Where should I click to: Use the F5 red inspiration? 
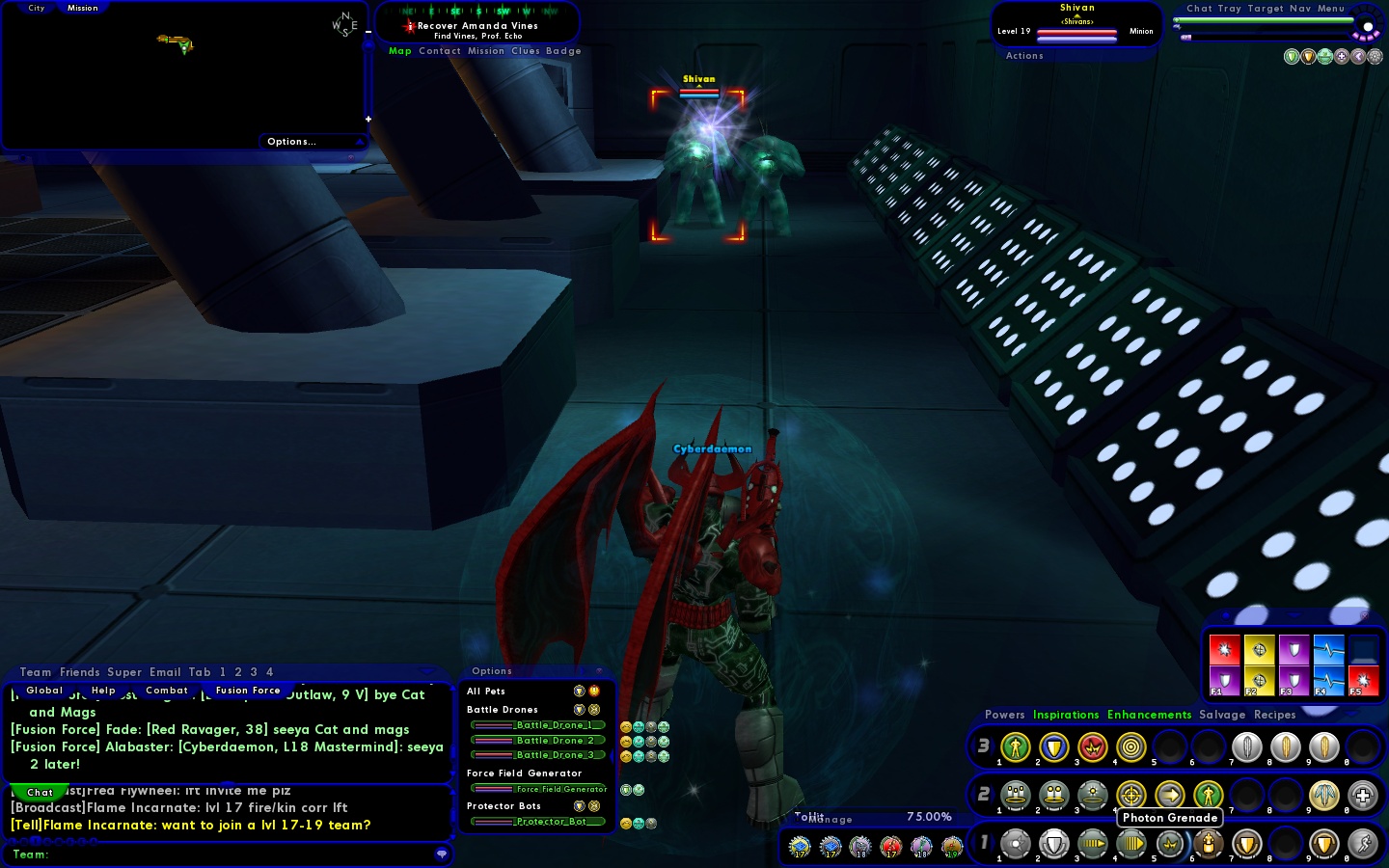[1363, 680]
